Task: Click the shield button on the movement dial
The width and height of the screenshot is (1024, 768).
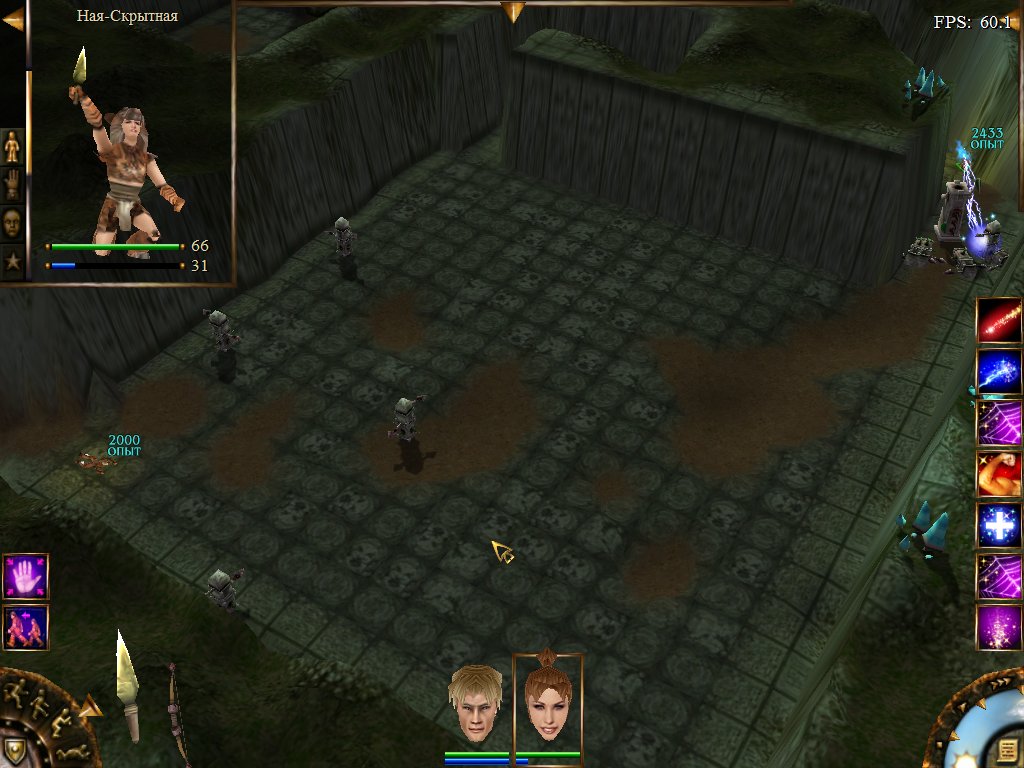Action: (x=13, y=750)
